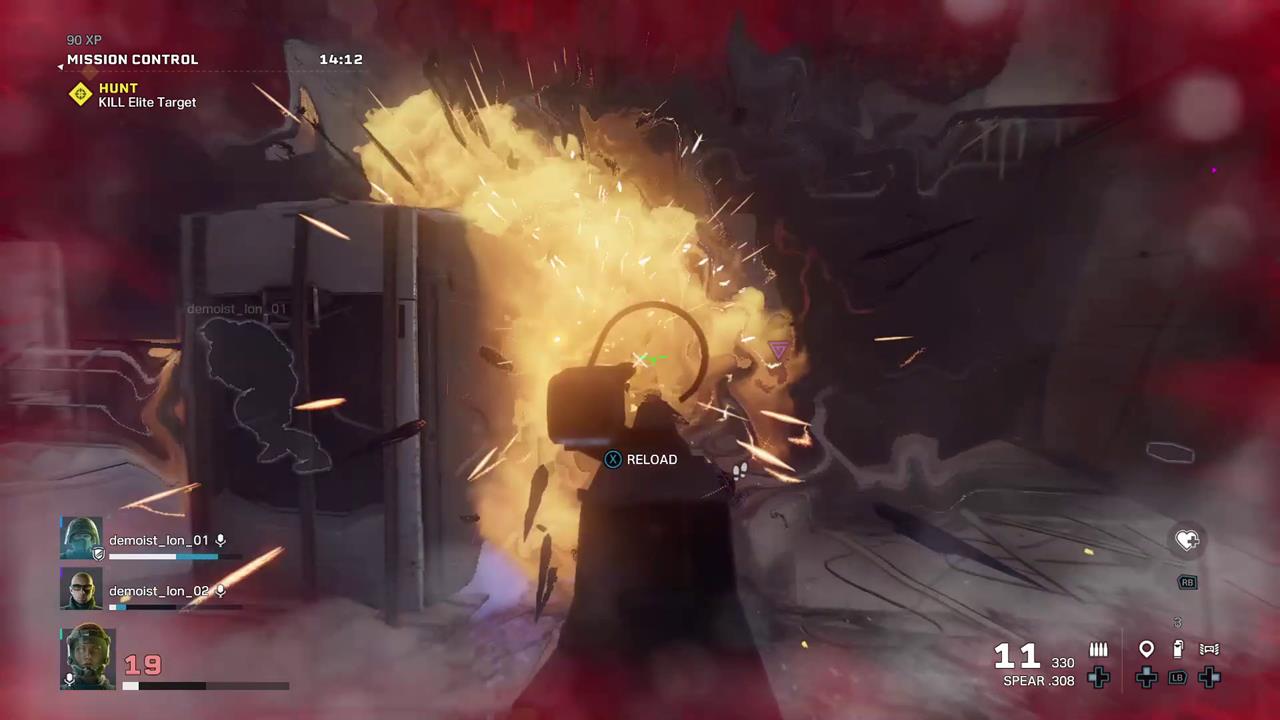
Task: Select your own operator portrait
Action: (x=88, y=657)
